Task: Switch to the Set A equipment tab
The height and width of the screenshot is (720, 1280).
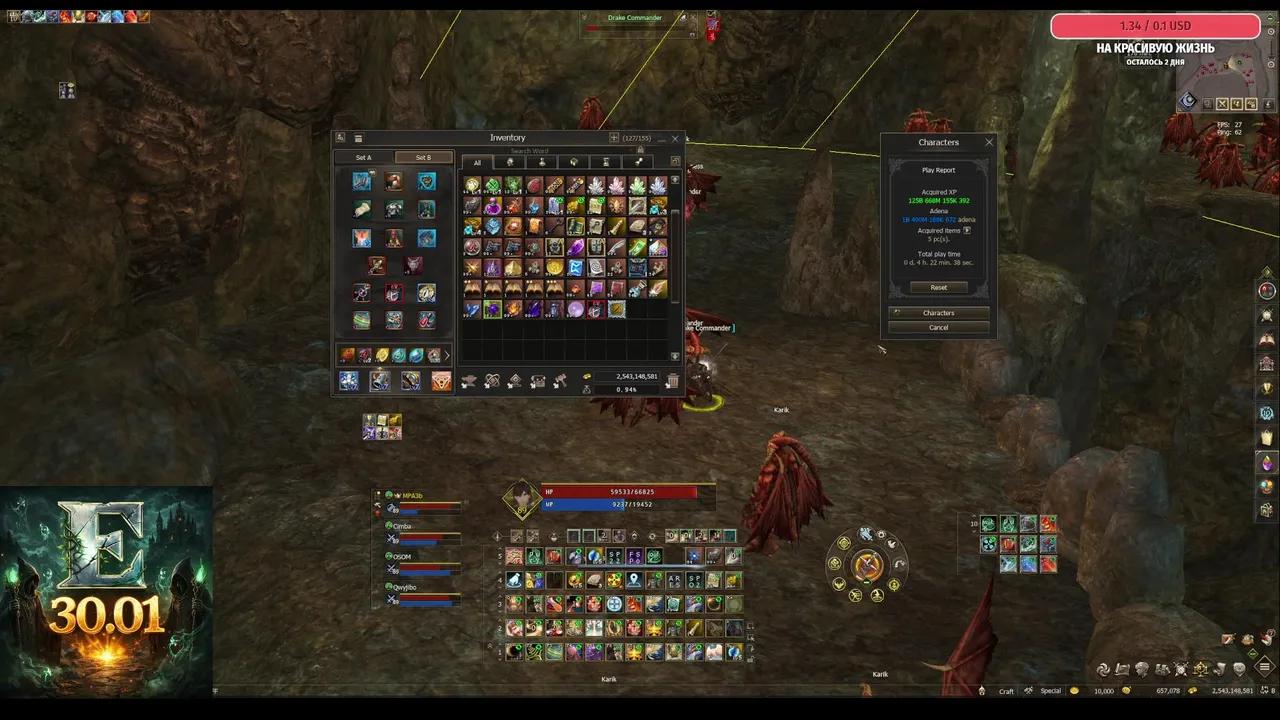Action: (363, 157)
